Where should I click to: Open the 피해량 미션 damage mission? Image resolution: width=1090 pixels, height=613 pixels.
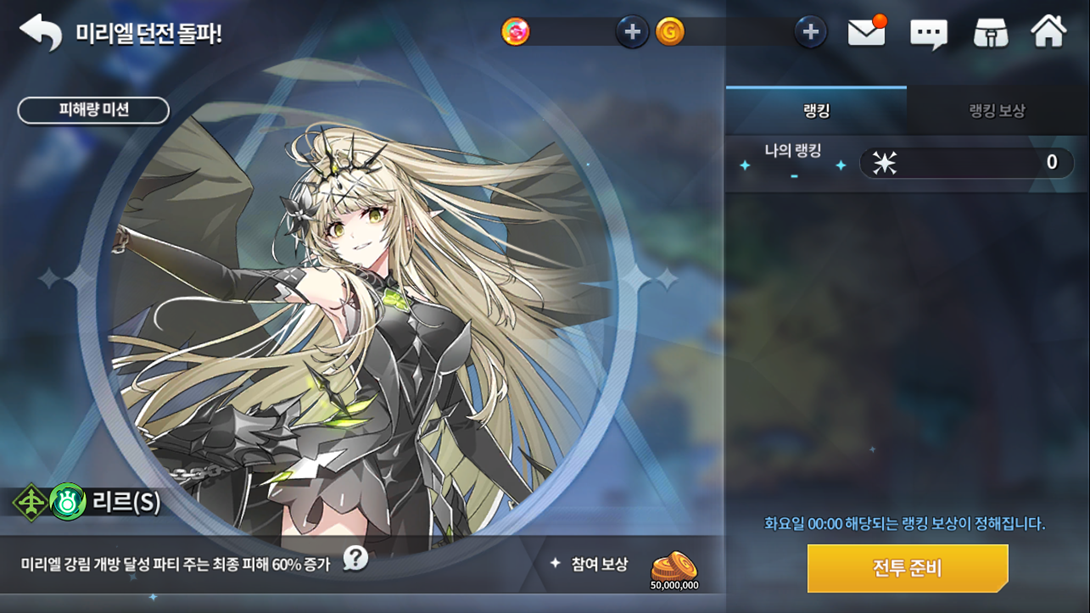93,110
